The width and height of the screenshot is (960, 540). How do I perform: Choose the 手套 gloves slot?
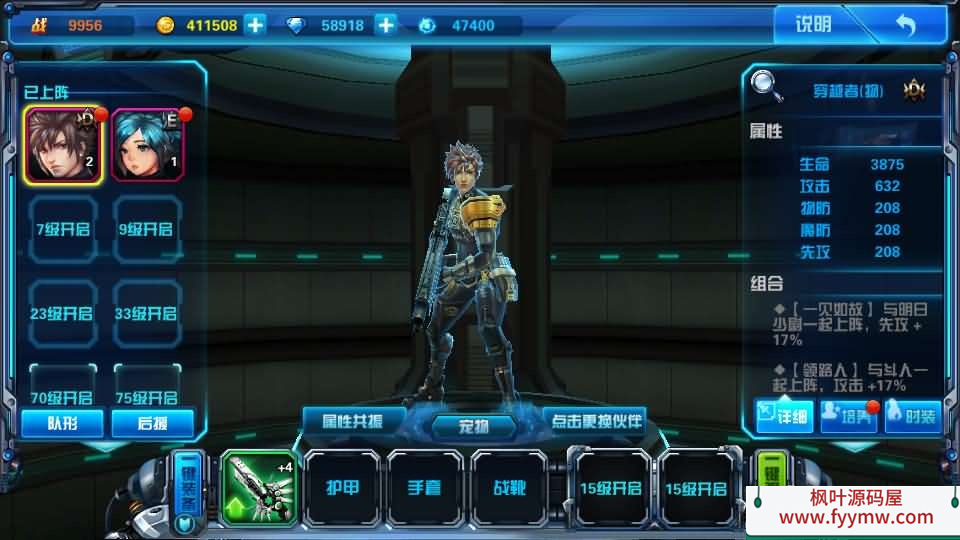(426, 488)
